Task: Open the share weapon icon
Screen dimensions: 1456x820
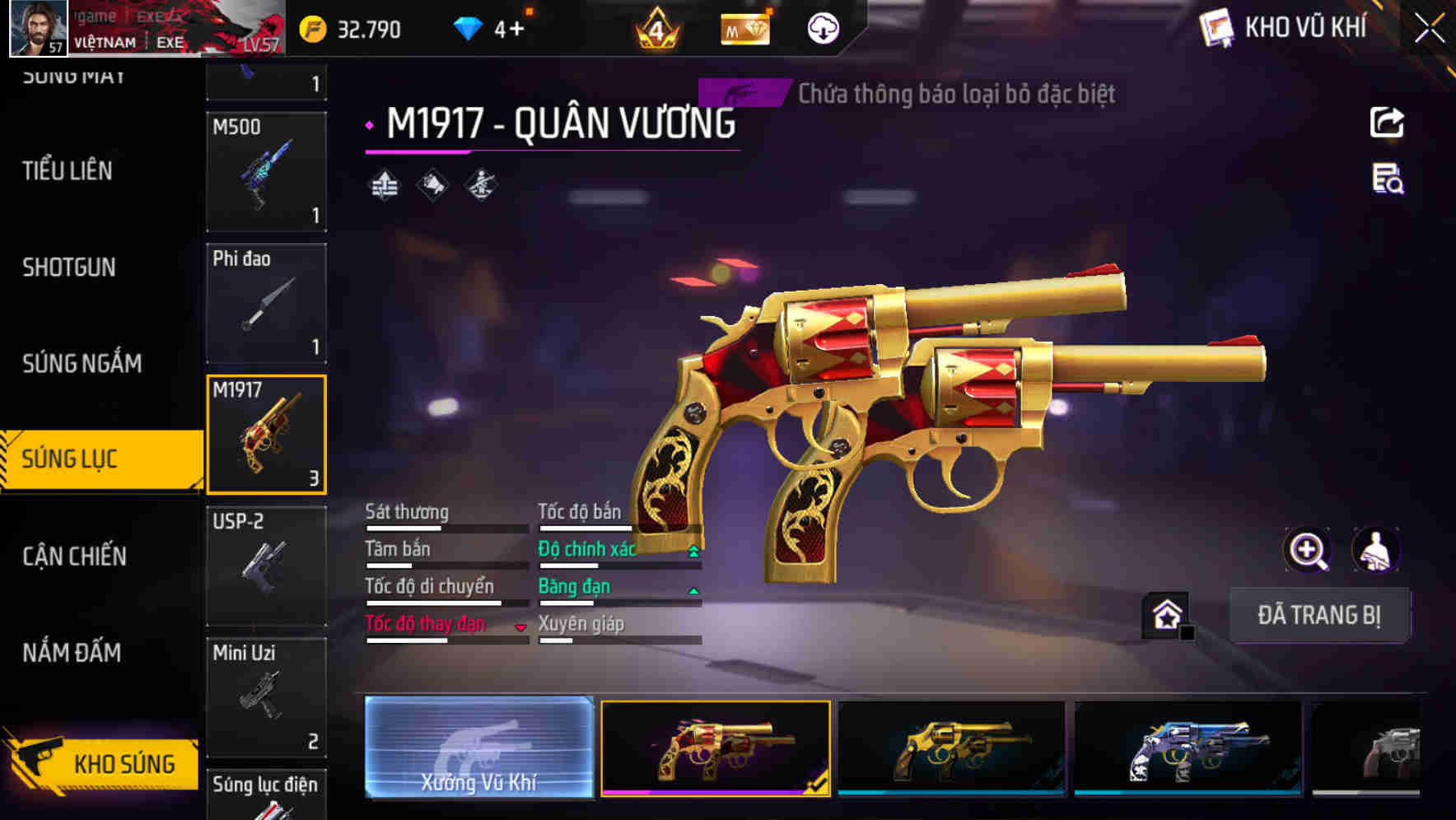Action: pos(1388,122)
